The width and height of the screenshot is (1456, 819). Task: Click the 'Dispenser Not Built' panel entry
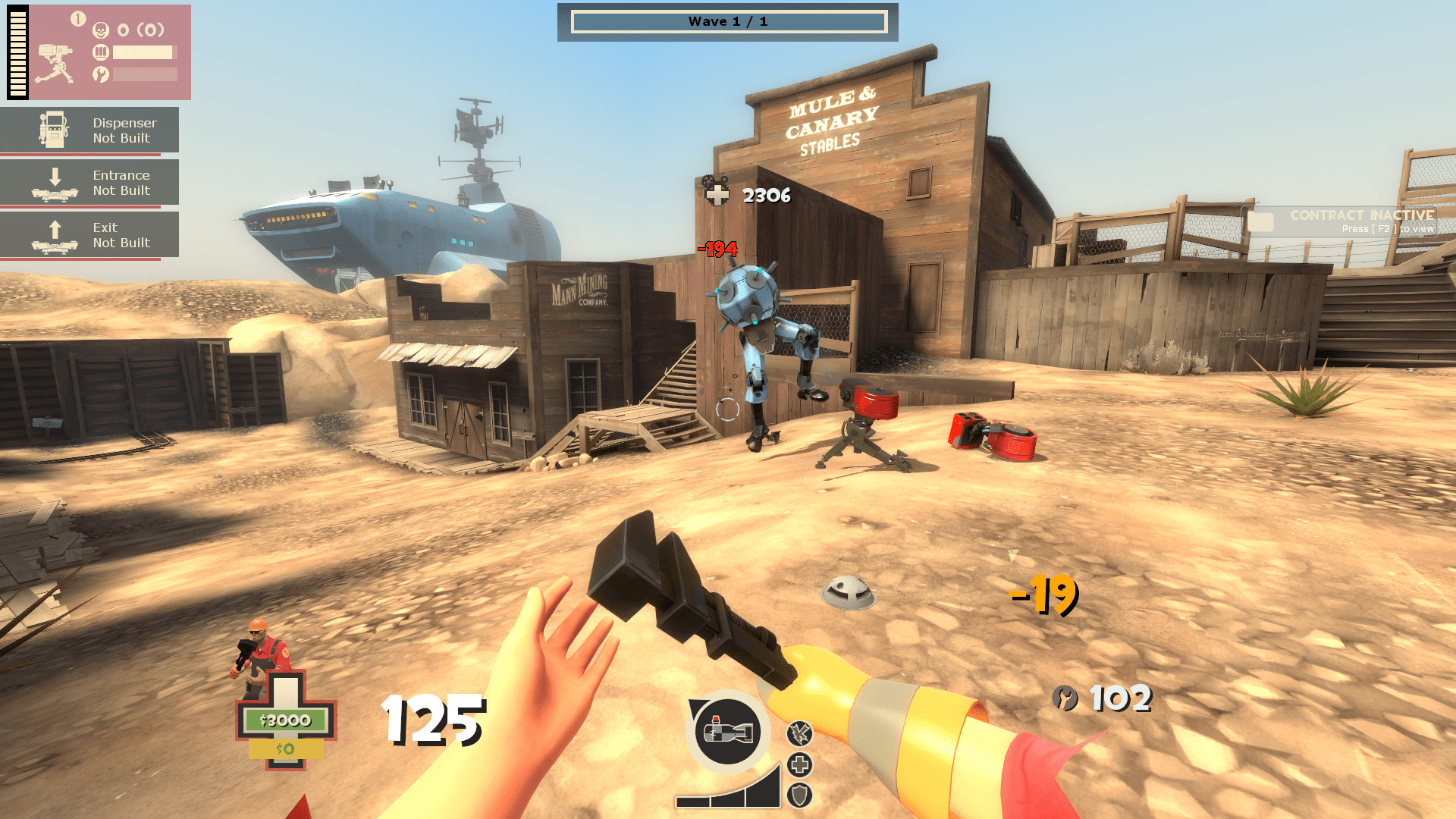point(124,130)
